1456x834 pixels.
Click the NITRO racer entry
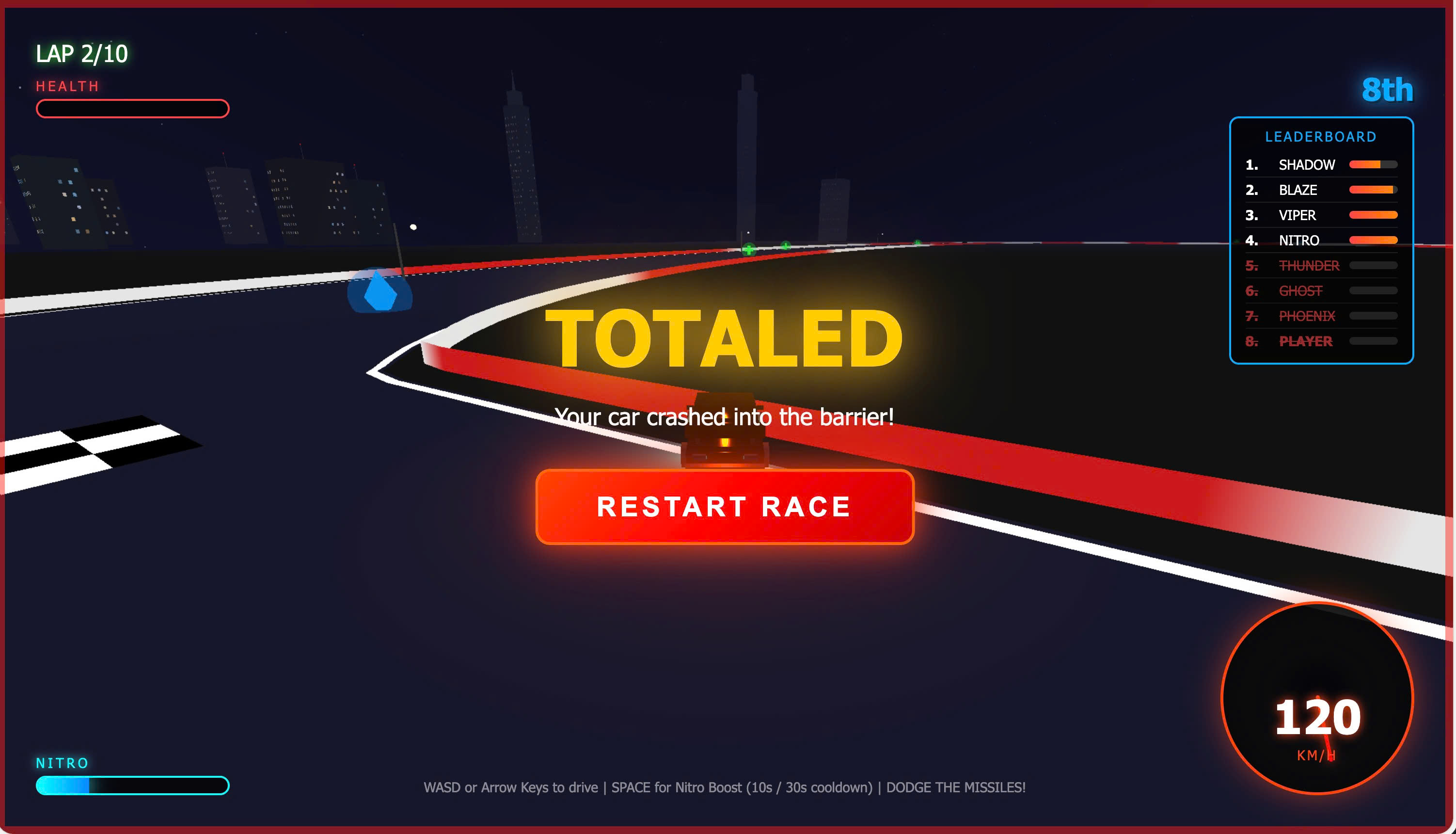point(1298,240)
